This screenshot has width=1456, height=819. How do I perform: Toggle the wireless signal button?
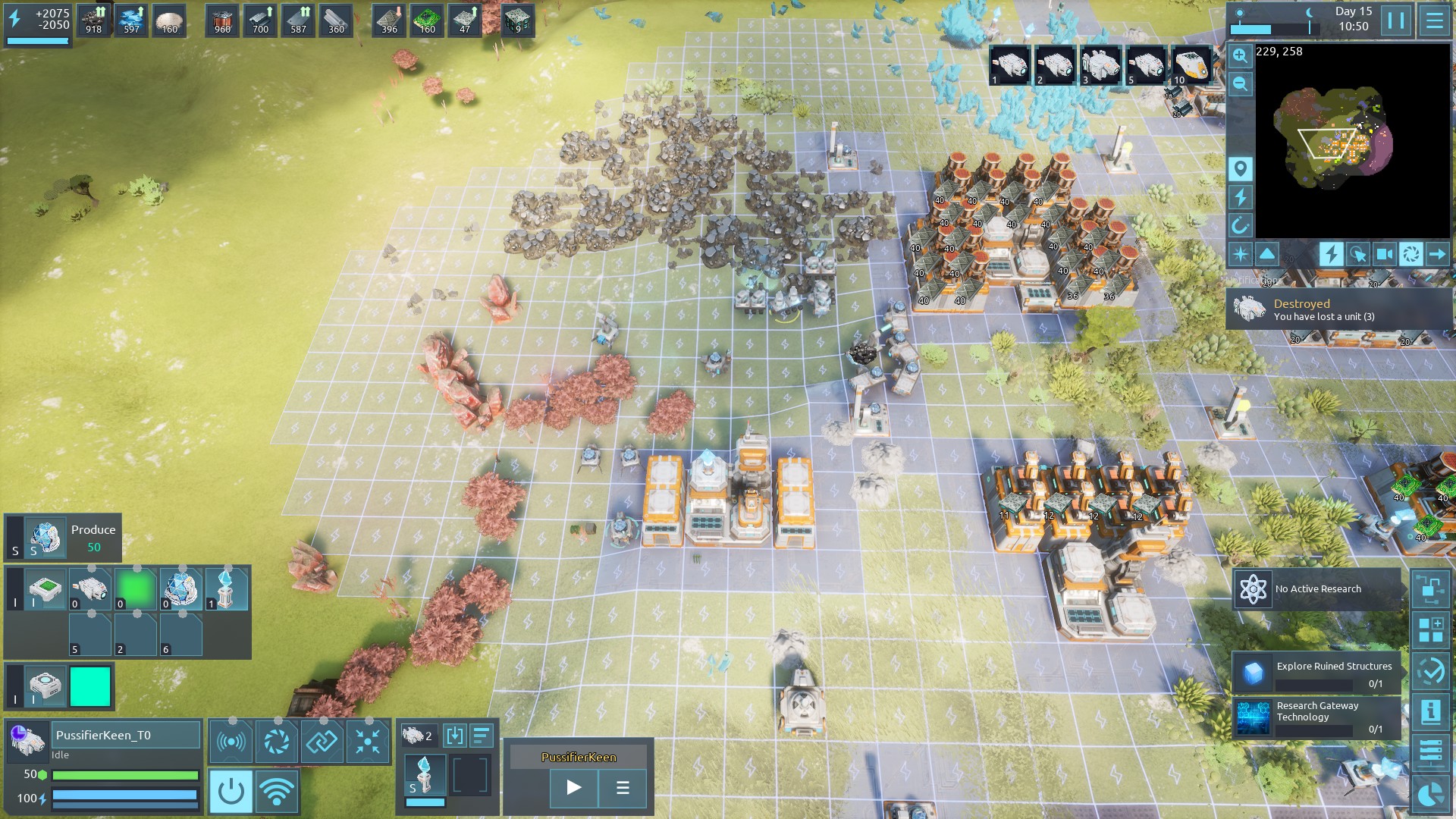click(x=277, y=791)
